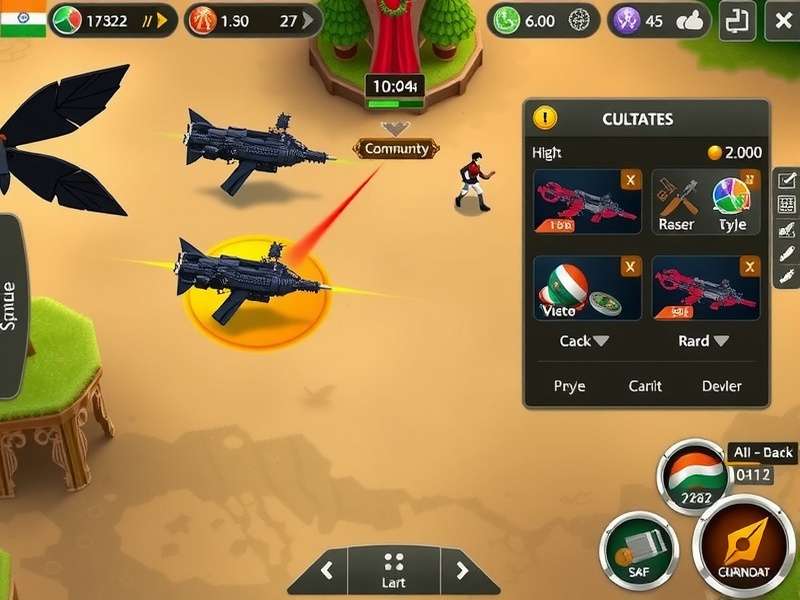Expand the Rard dropdown

pos(704,341)
